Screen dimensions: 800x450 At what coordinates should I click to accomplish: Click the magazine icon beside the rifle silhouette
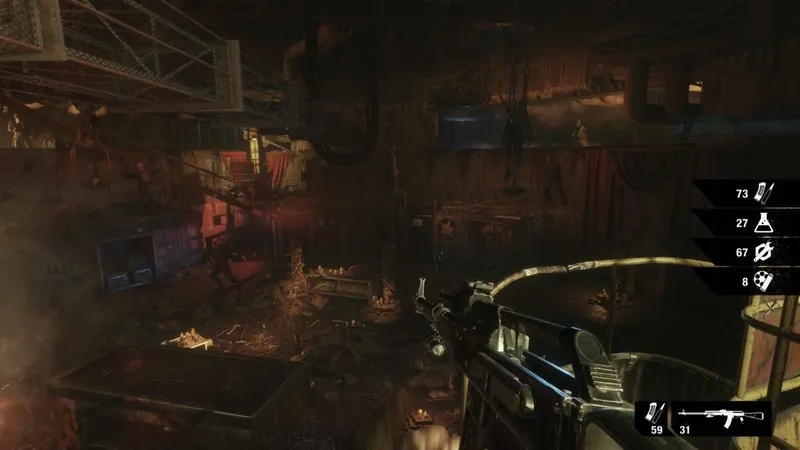coord(658,413)
